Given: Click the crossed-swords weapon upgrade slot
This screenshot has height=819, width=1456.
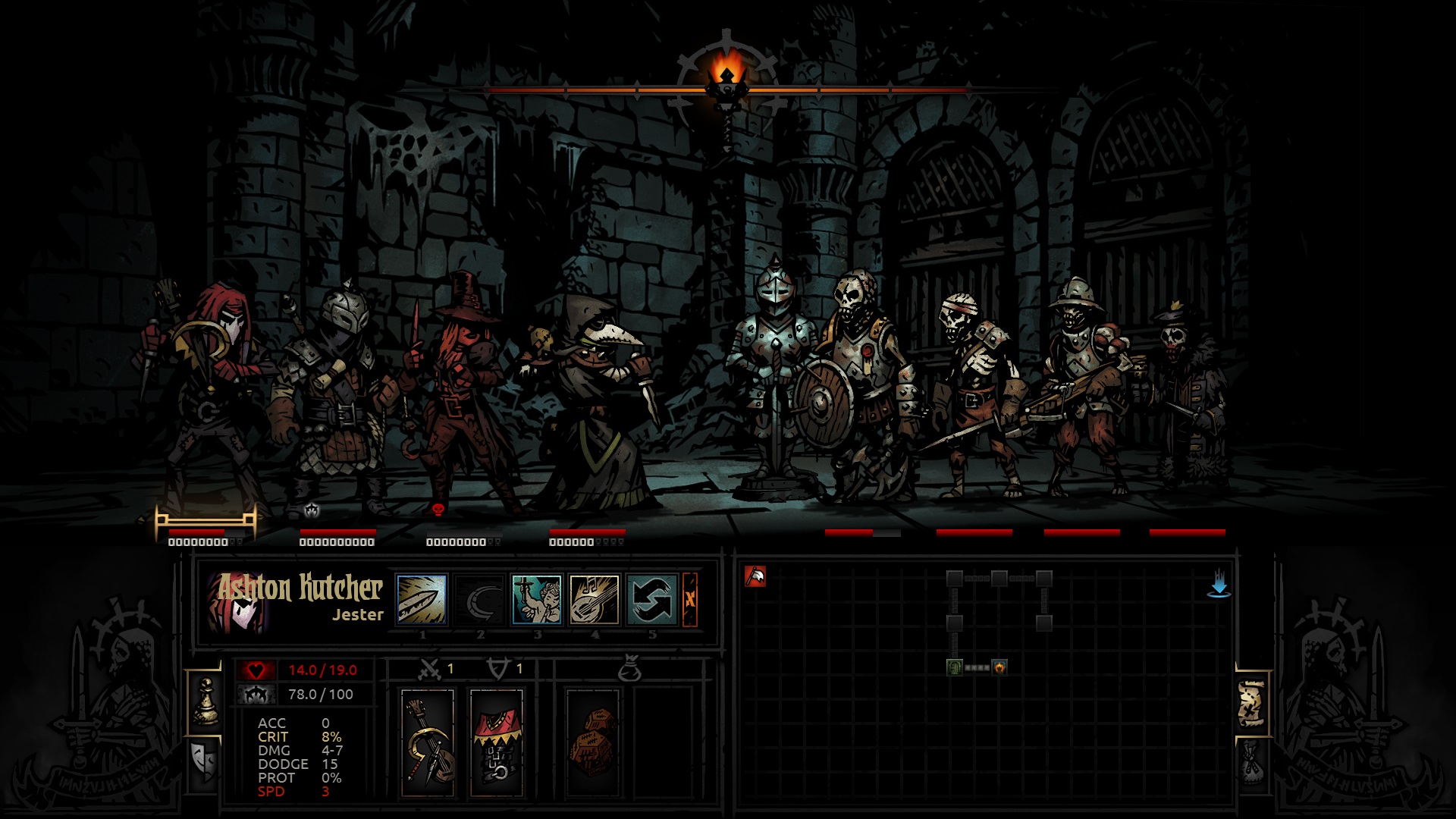Looking at the screenshot, I should [x=431, y=670].
